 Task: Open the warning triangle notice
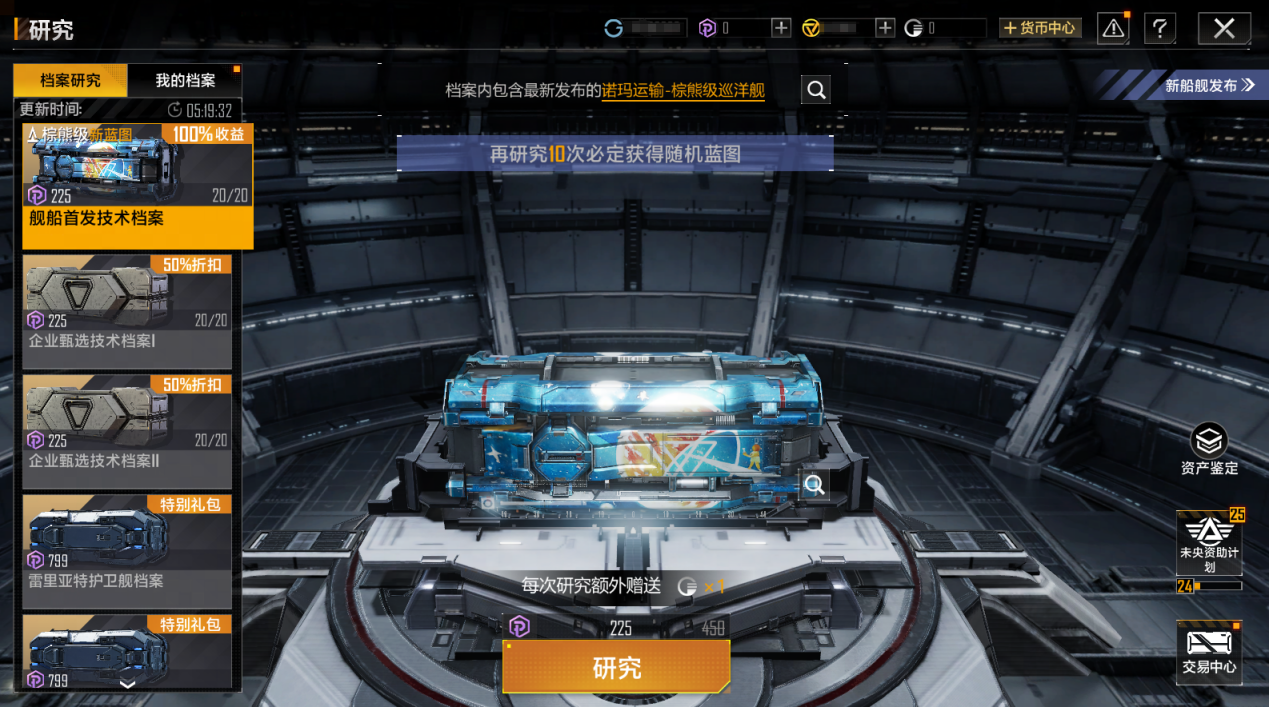(x=1113, y=28)
